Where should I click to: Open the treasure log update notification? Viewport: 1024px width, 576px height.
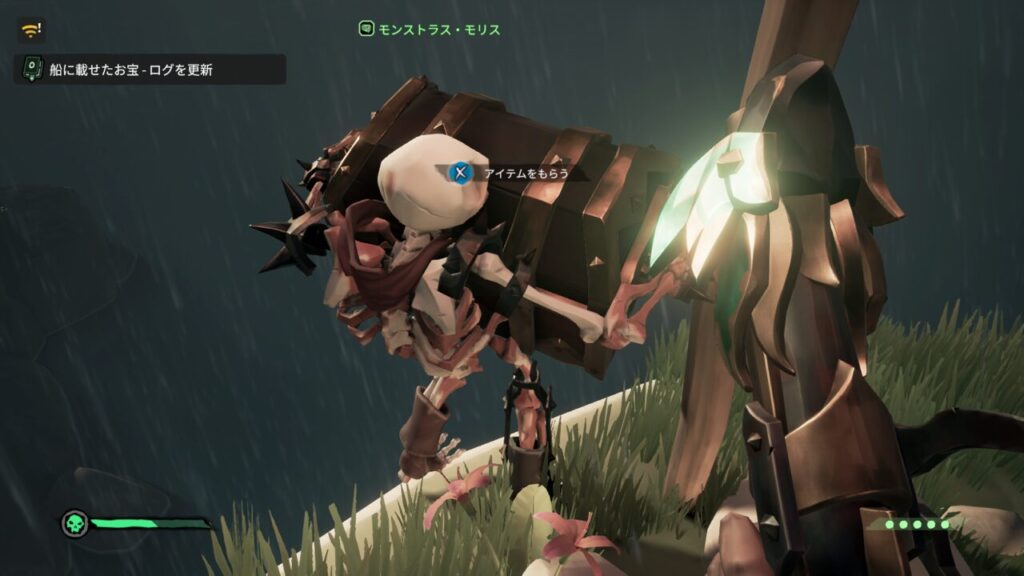tap(150, 70)
